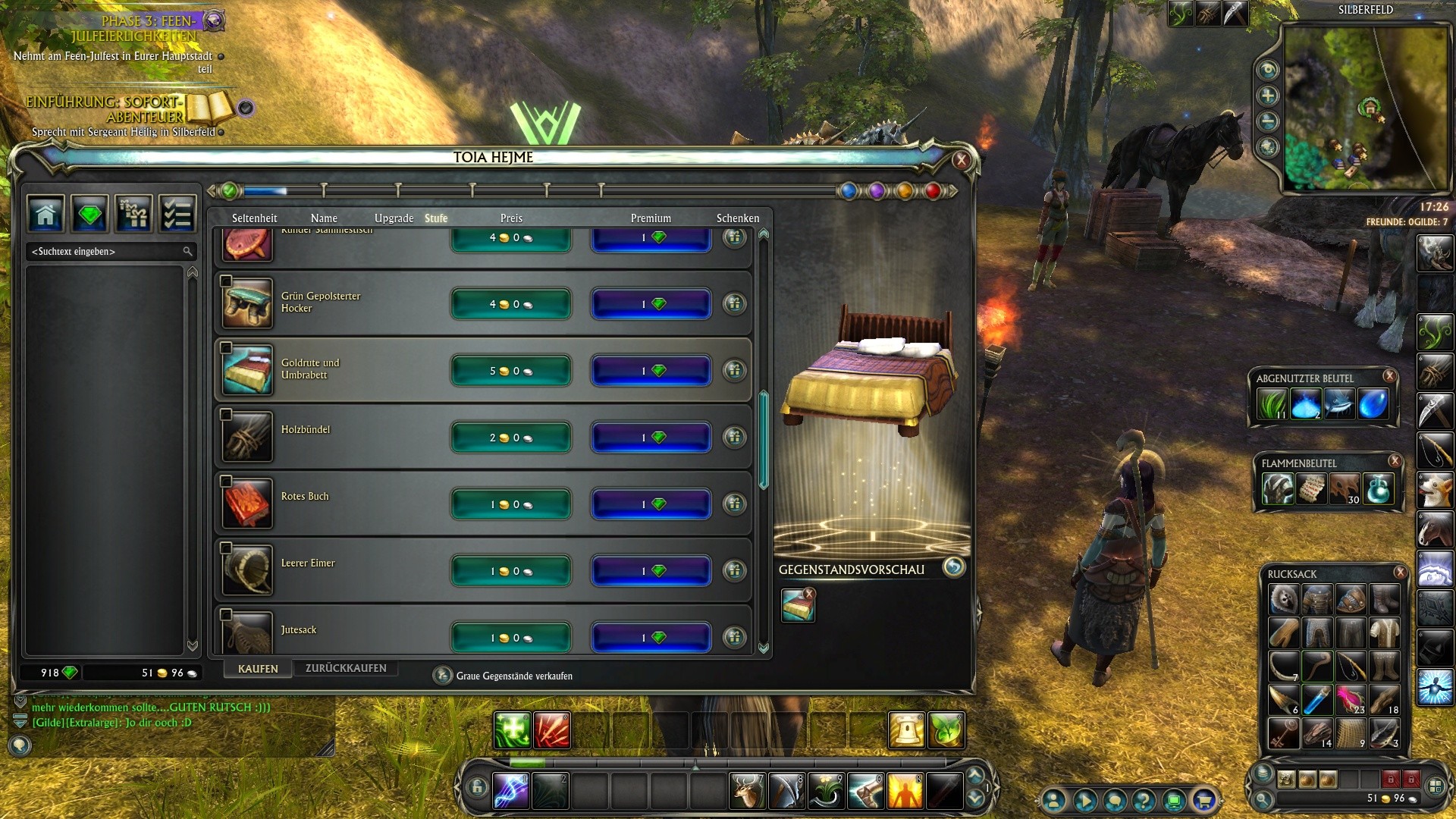
Task: Zoom in on the minimap
Action: click(1268, 96)
